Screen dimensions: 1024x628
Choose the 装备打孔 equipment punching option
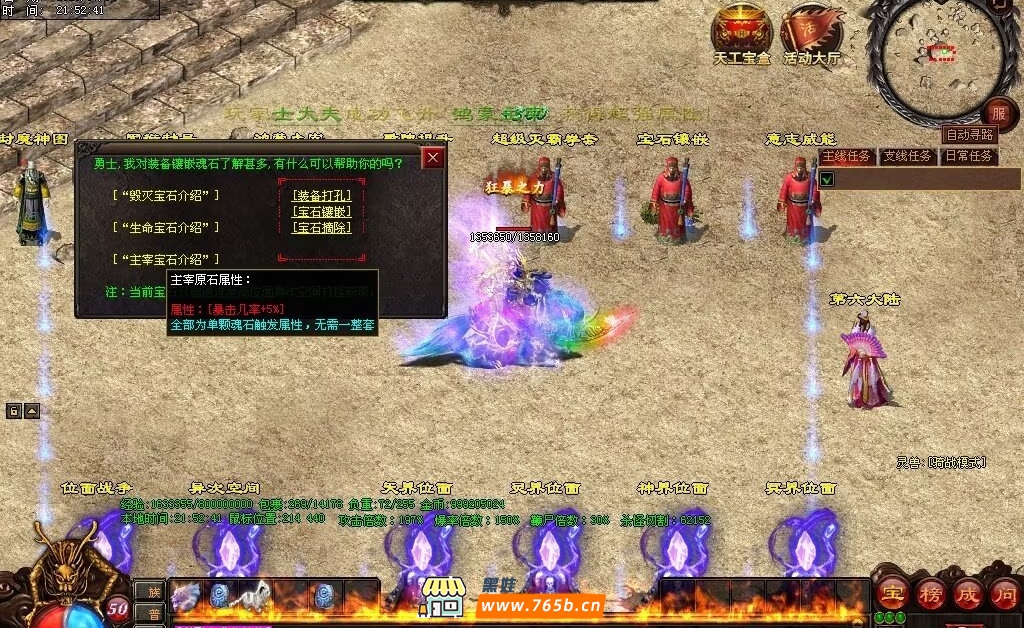click(x=321, y=195)
